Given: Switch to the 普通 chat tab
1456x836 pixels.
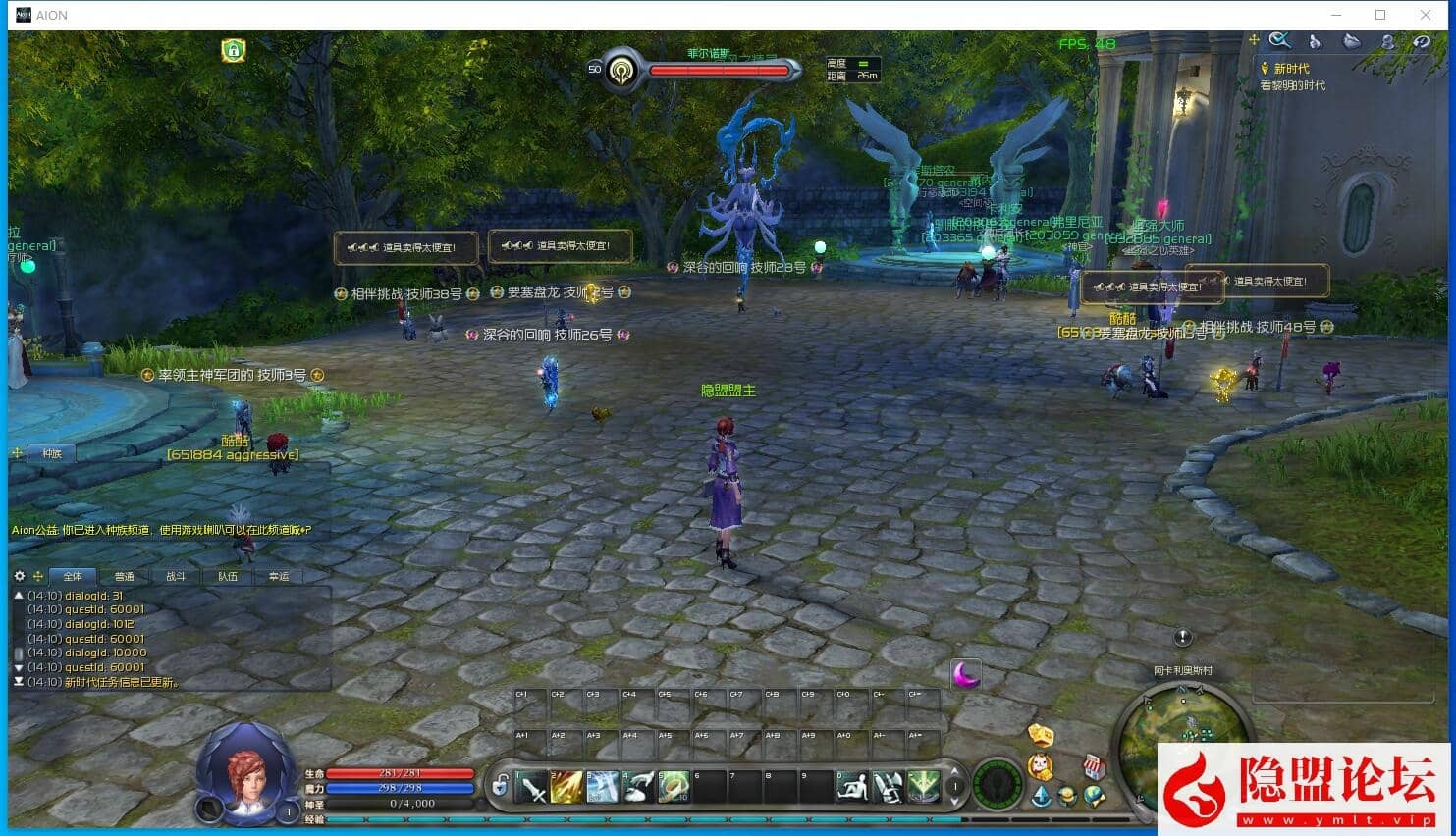Looking at the screenshot, I should click(124, 577).
